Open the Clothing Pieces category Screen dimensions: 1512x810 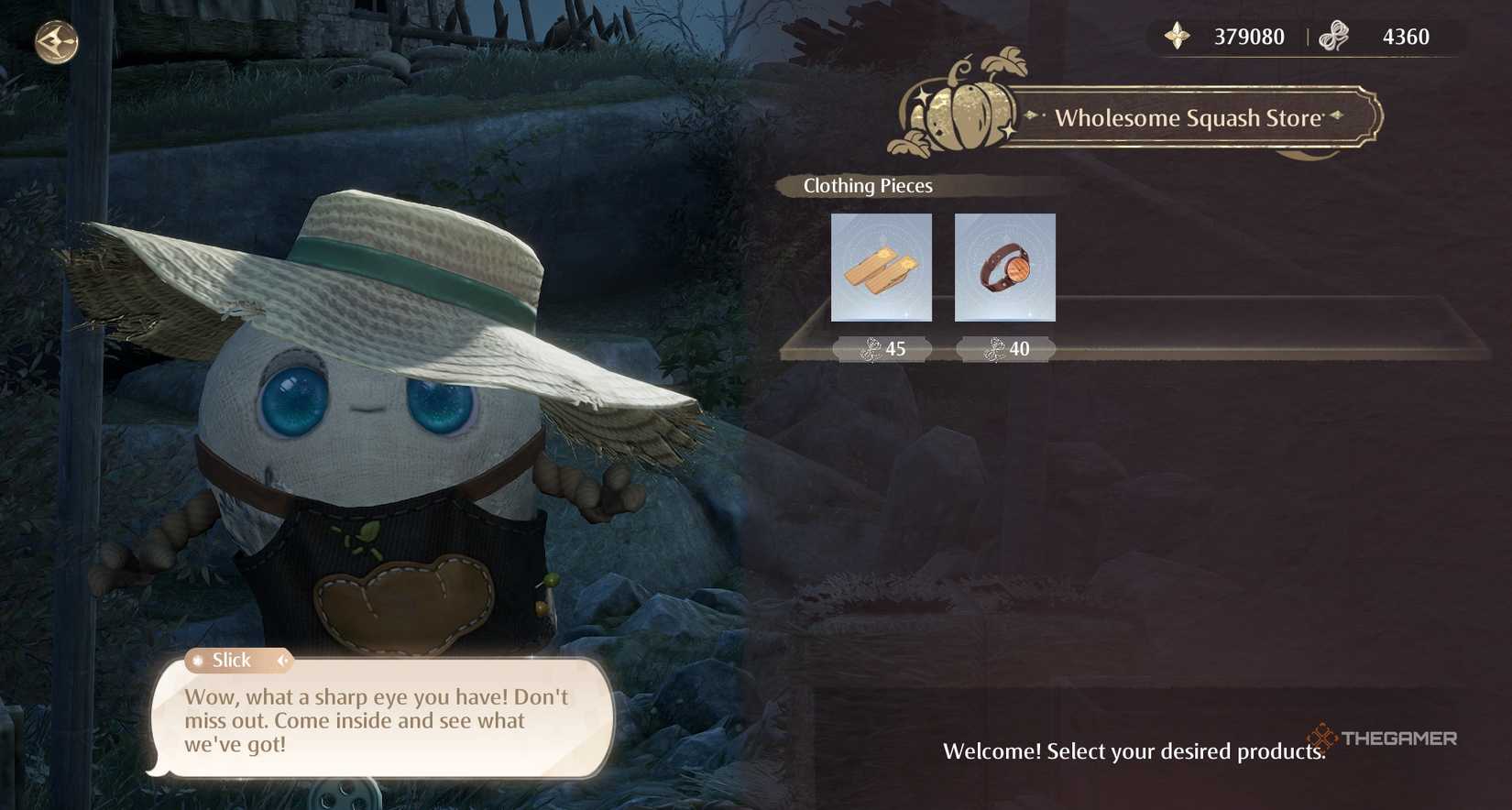click(x=864, y=186)
